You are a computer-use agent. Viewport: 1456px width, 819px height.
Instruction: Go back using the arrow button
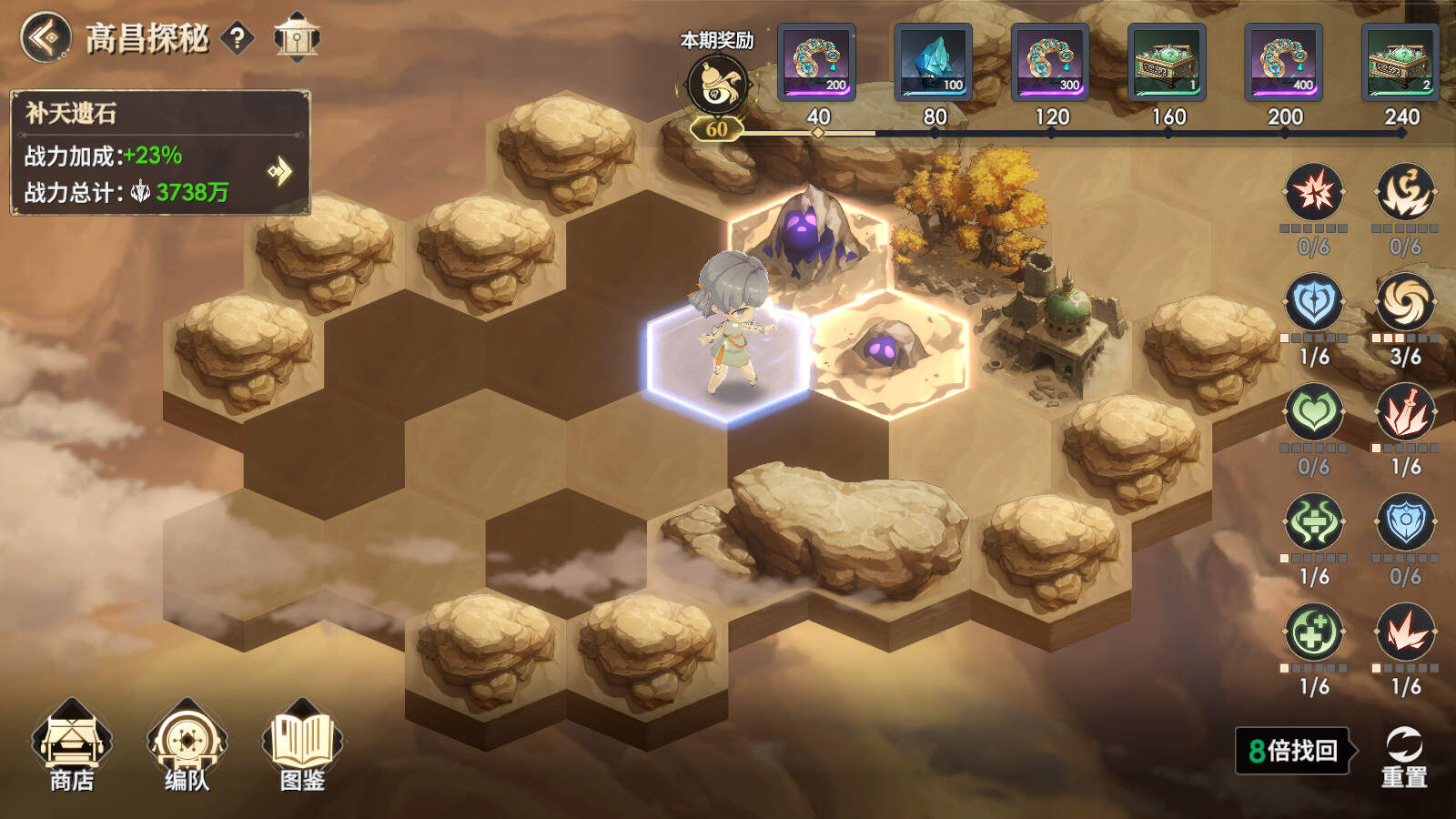click(x=45, y=38)
